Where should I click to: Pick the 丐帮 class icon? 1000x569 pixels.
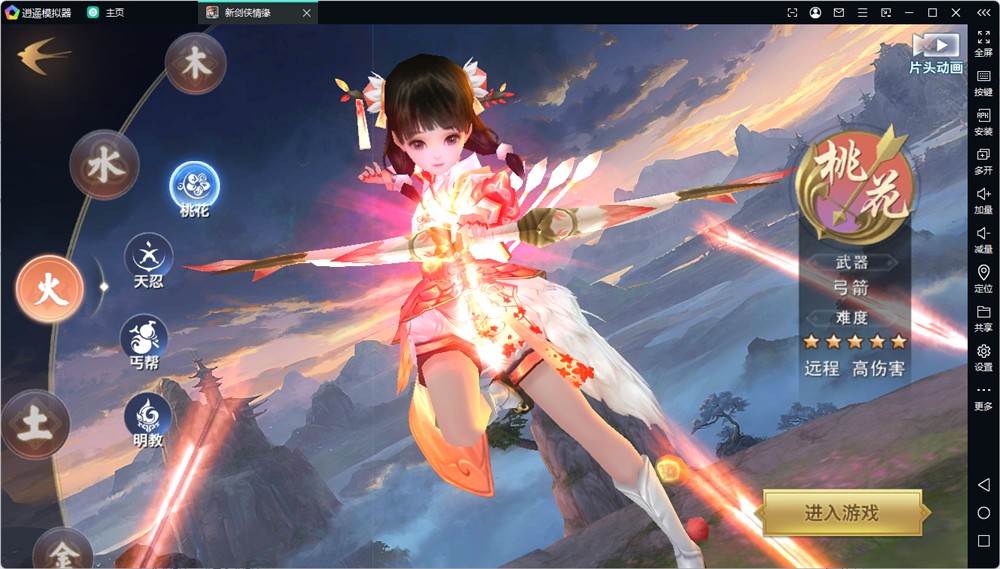pyautogui.click(x=144, y=337)
